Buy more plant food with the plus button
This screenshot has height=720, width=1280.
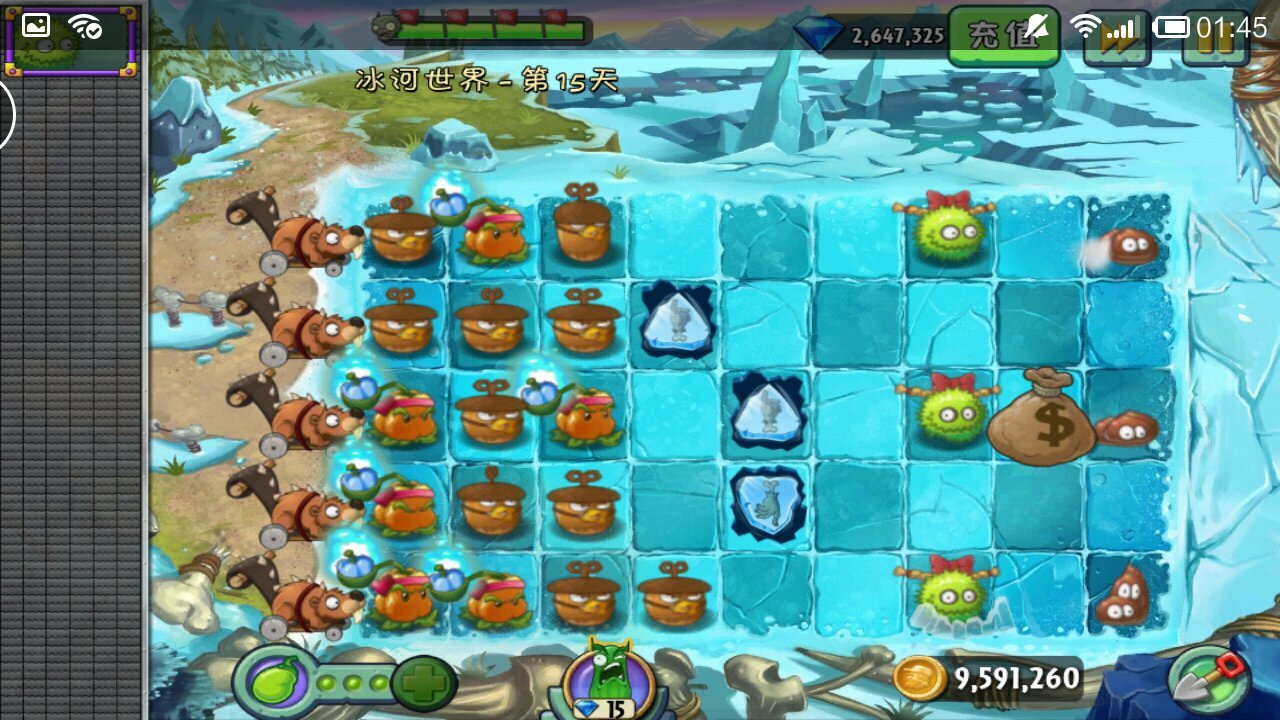click(423, 684)
